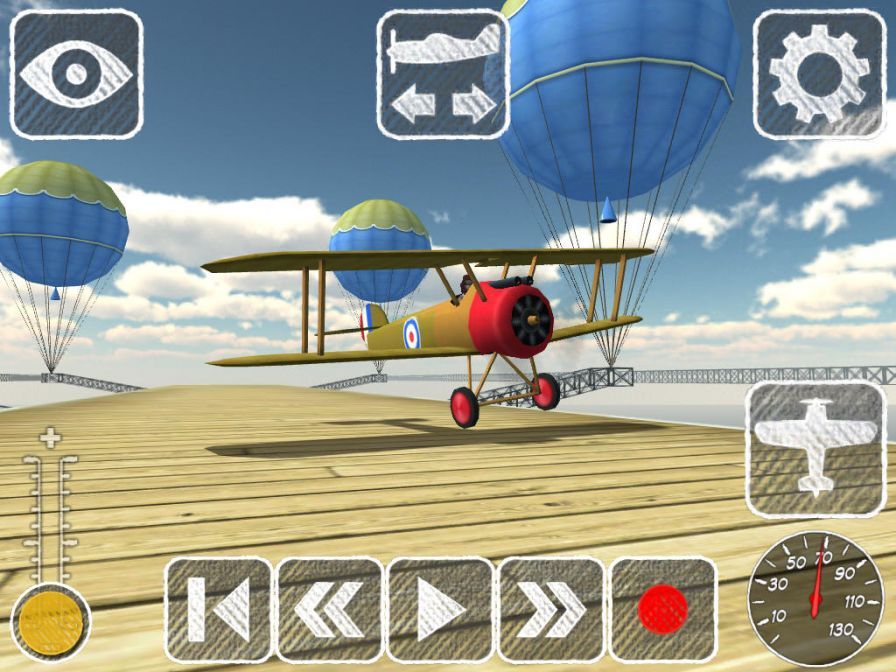
Task: Play the flight replay
Action: pos(441,609)
